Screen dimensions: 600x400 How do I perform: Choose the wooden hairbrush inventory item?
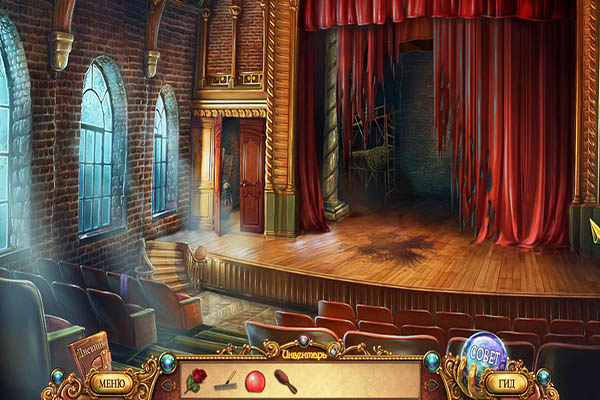[x=285, y=380]
